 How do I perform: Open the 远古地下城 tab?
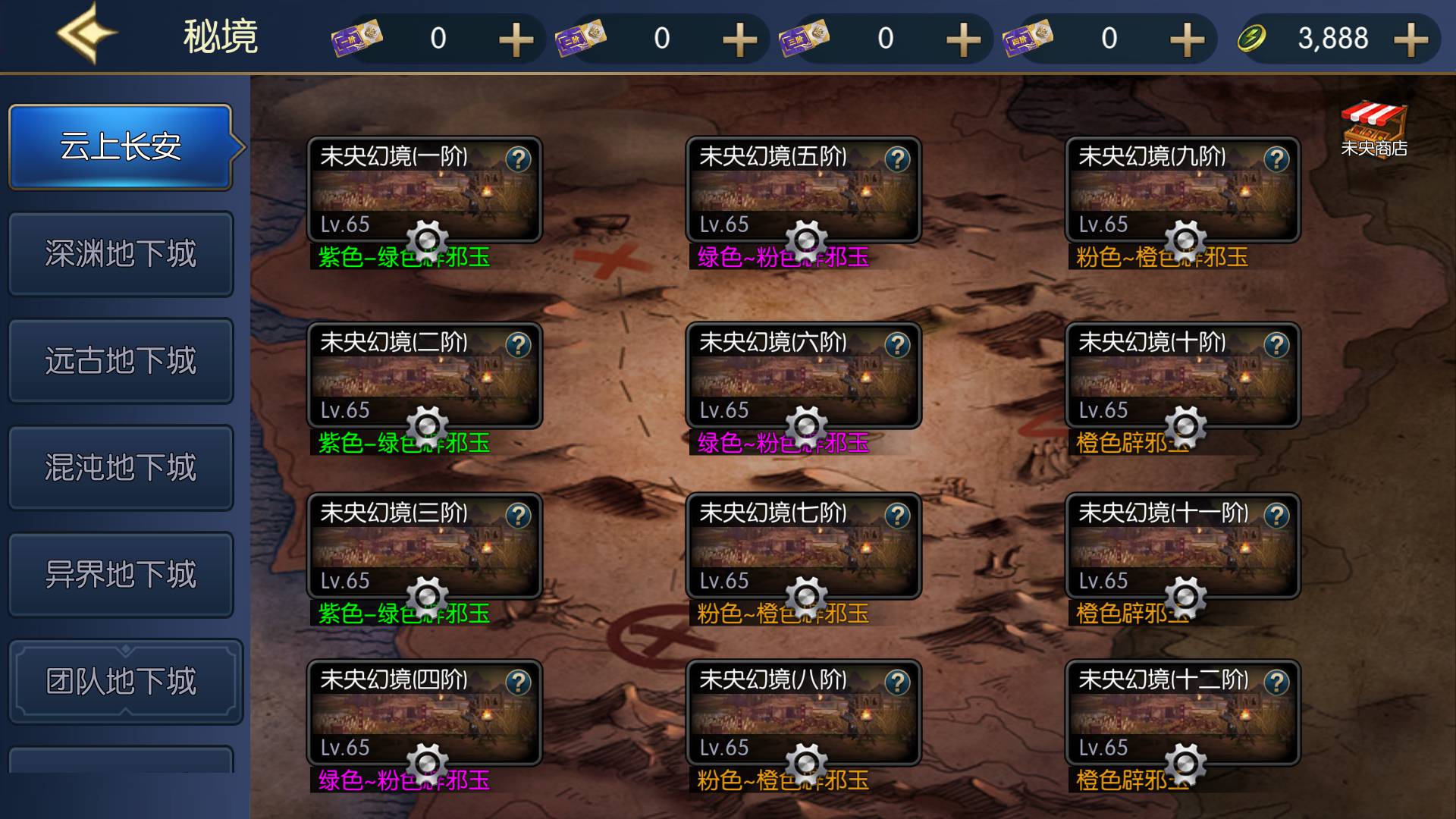[x=121, y=360]
